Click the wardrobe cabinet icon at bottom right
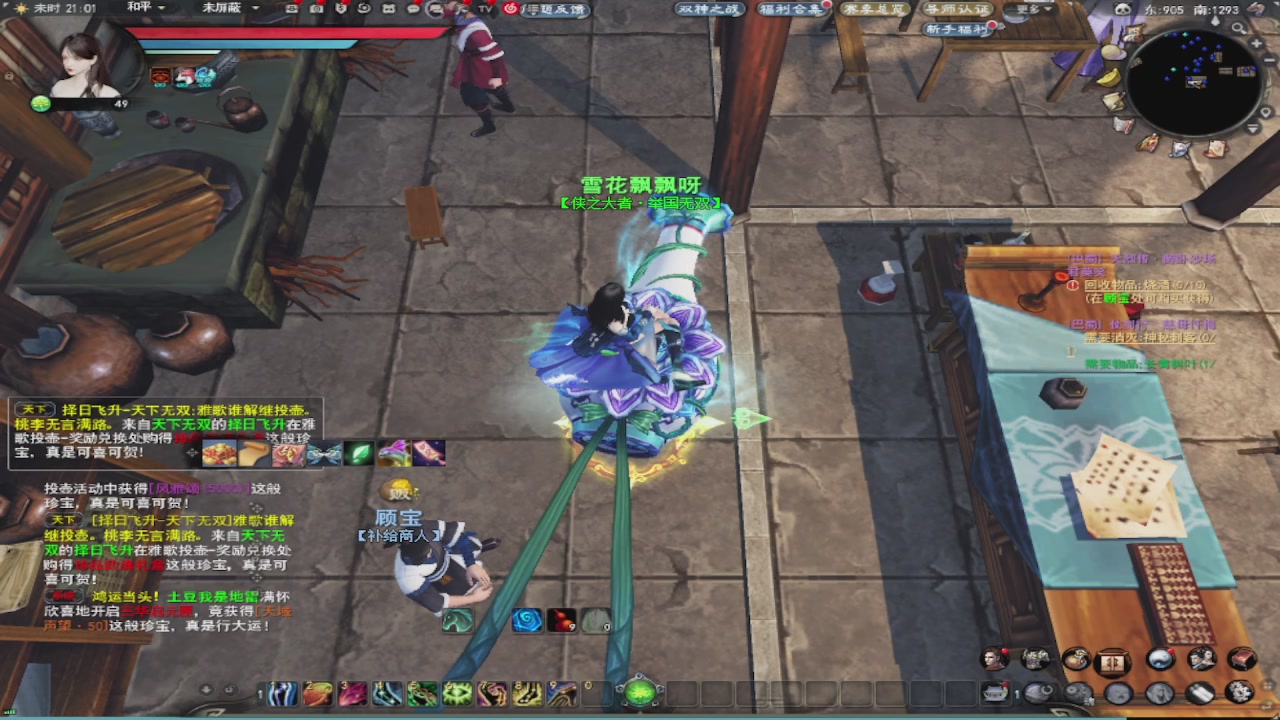 click(x=1111, y=662)
